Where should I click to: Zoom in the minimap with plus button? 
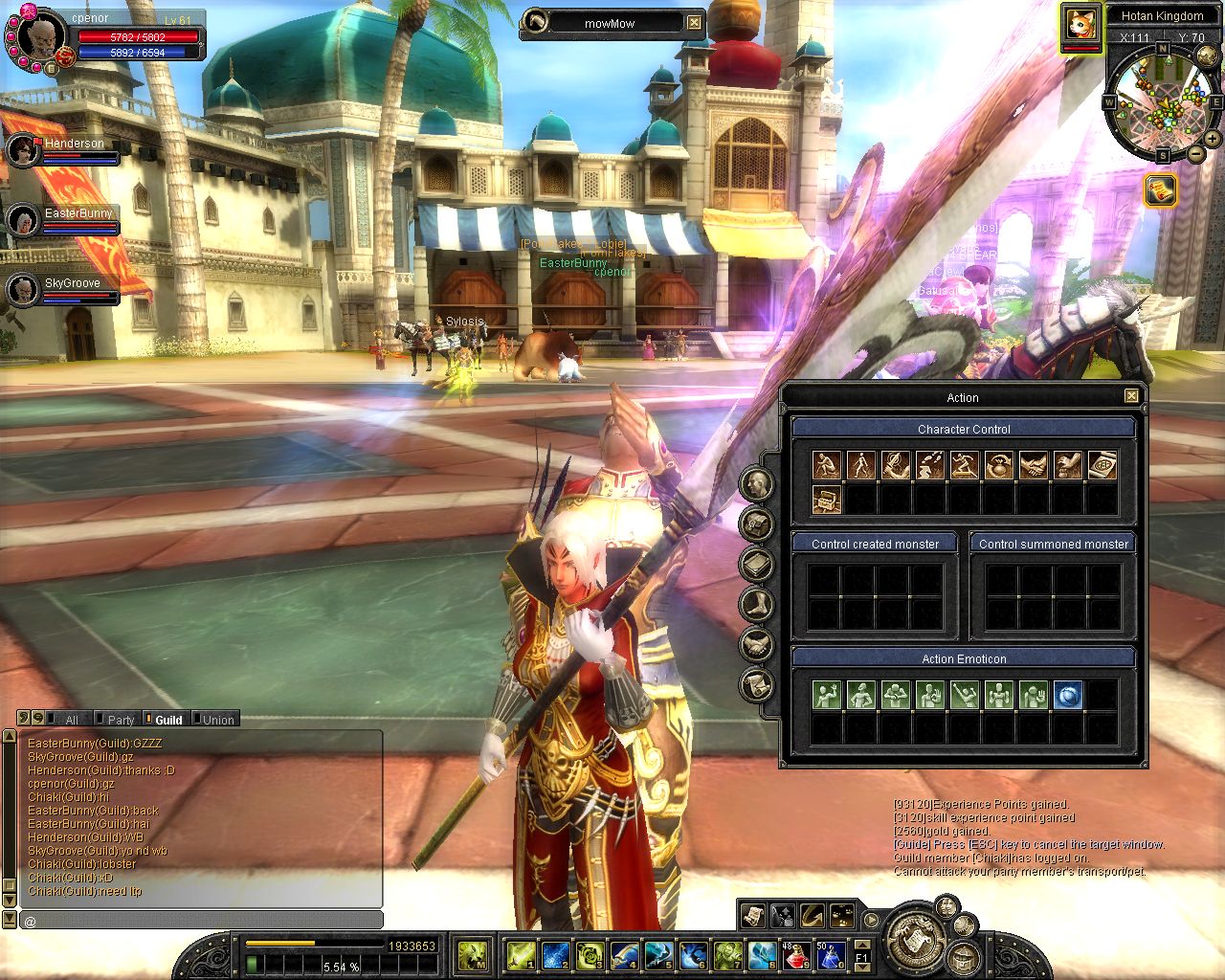[x=1213, y=139]
